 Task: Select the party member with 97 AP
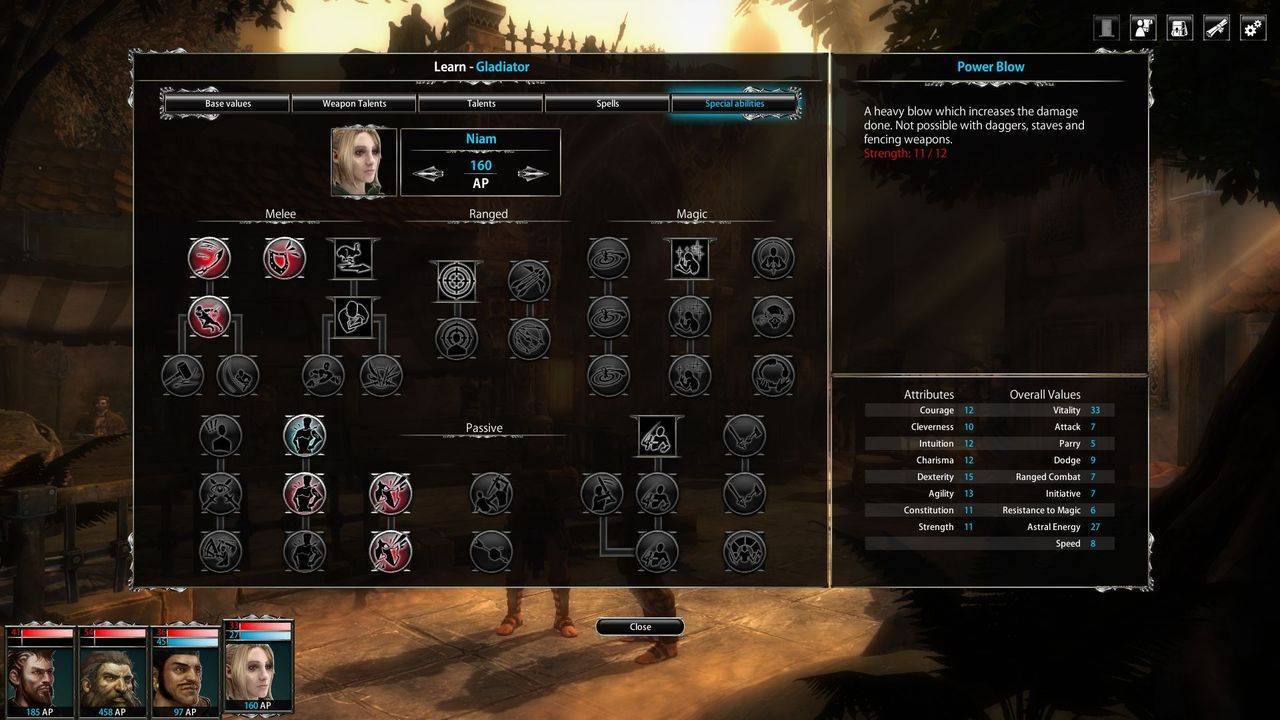[185, 672]
